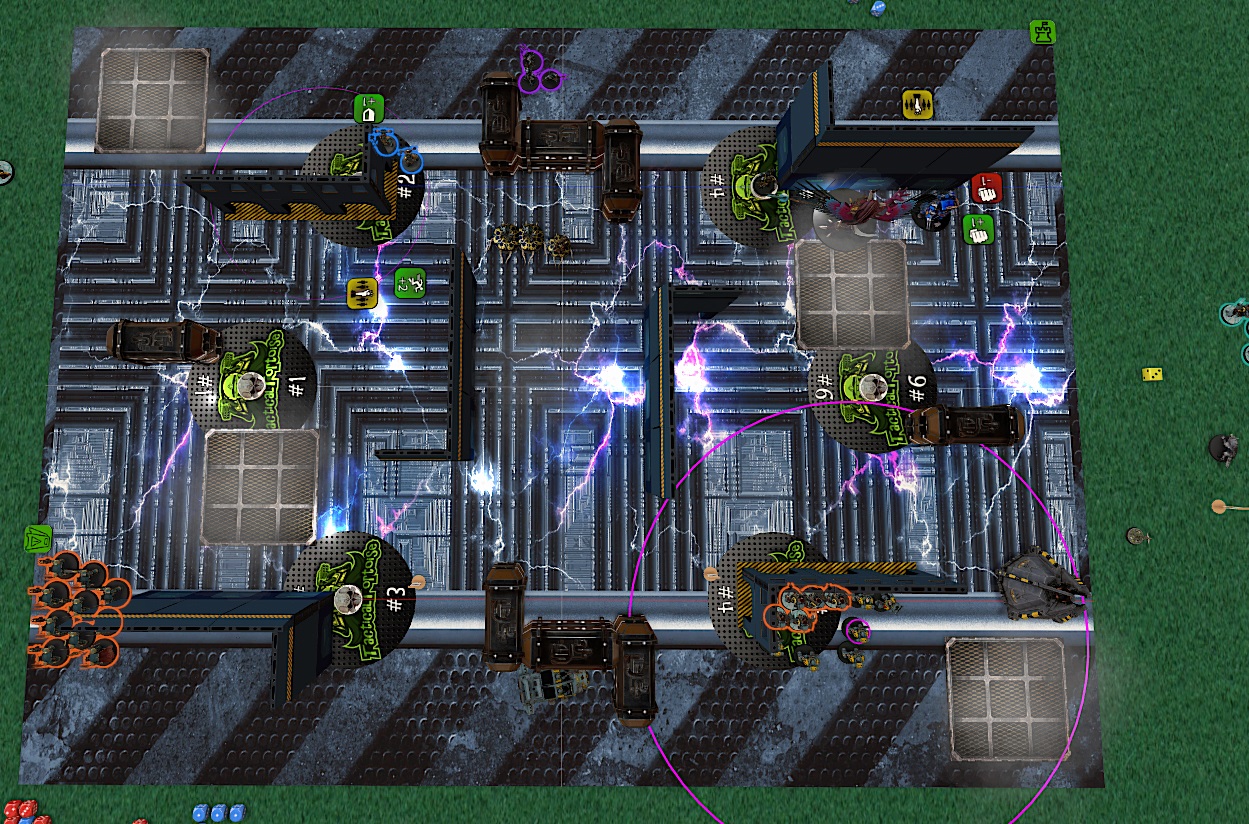Screen dimensions: 1249x824
Task: Select the green rook tower token
Action: click(1043, 32)
